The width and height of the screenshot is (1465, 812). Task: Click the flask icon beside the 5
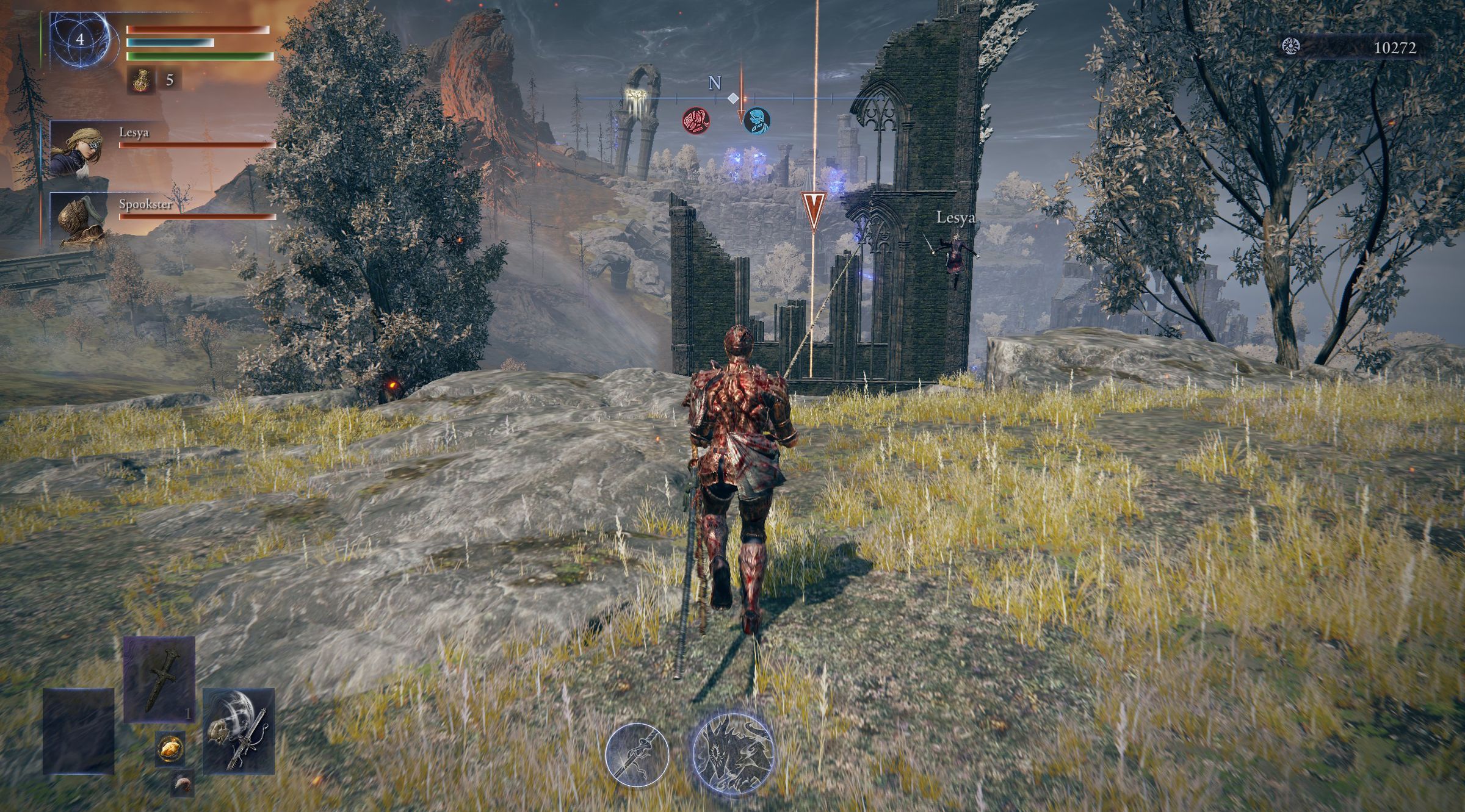click(140, 81)
